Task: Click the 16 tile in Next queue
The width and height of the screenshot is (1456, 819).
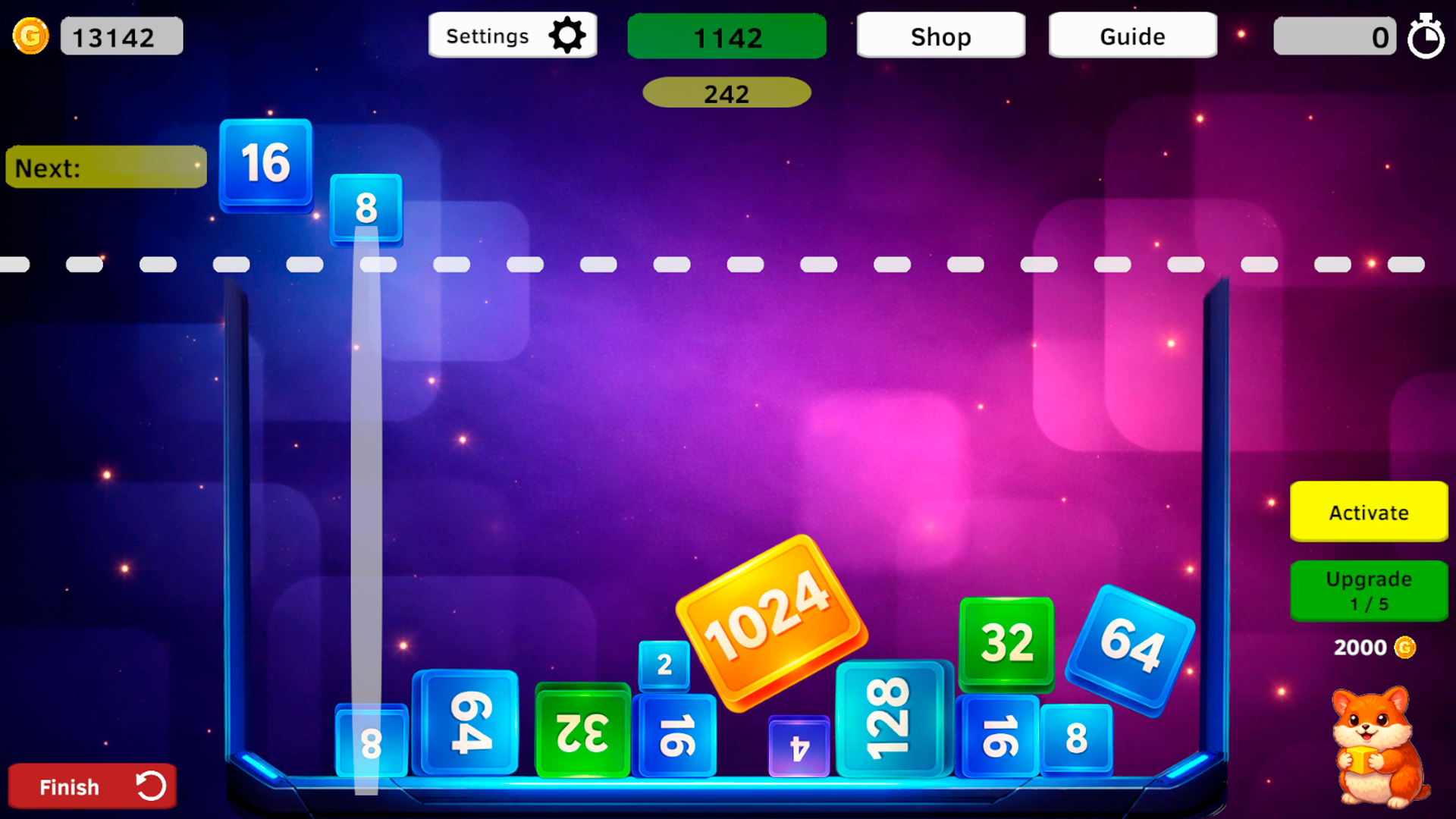Action: click(265, 165)
